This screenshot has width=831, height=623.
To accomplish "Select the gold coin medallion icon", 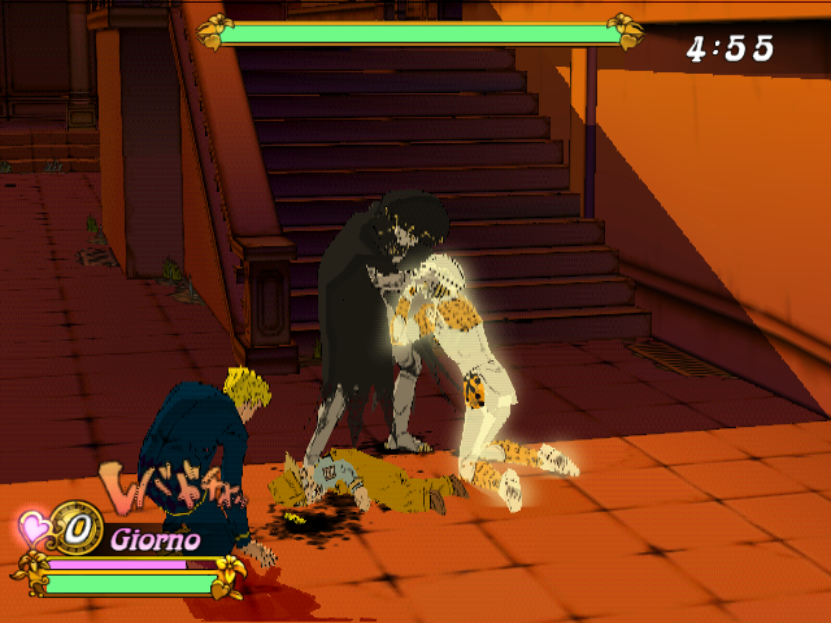I will pos(77,528).
